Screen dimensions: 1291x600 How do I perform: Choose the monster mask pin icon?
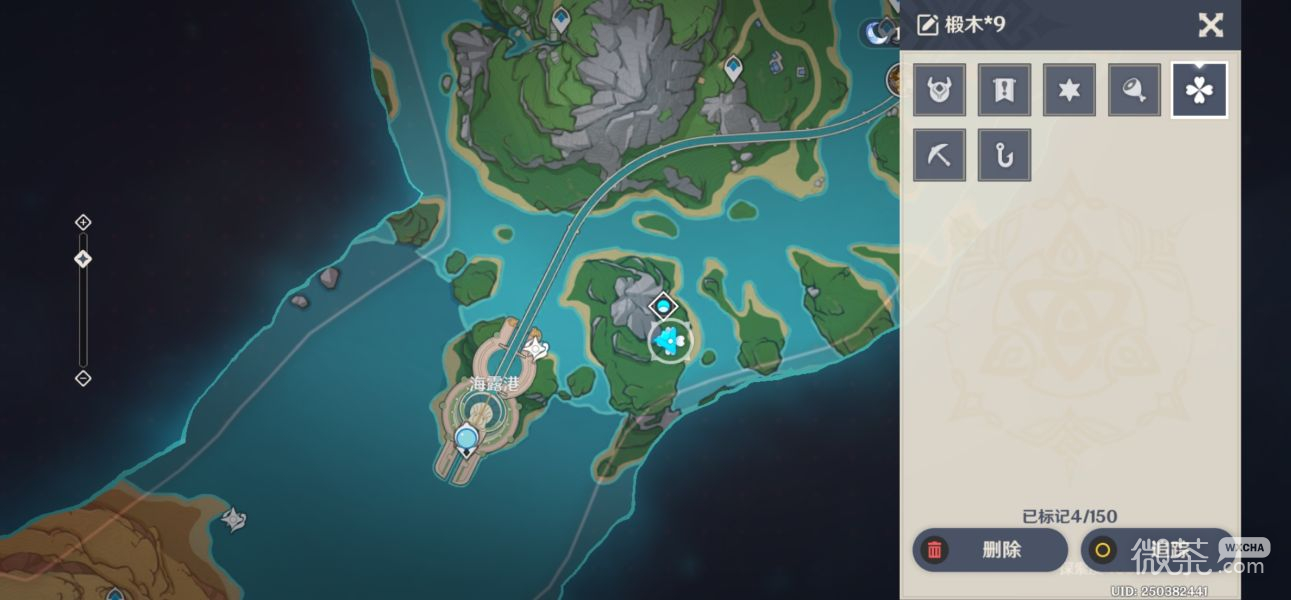point(939,90)
